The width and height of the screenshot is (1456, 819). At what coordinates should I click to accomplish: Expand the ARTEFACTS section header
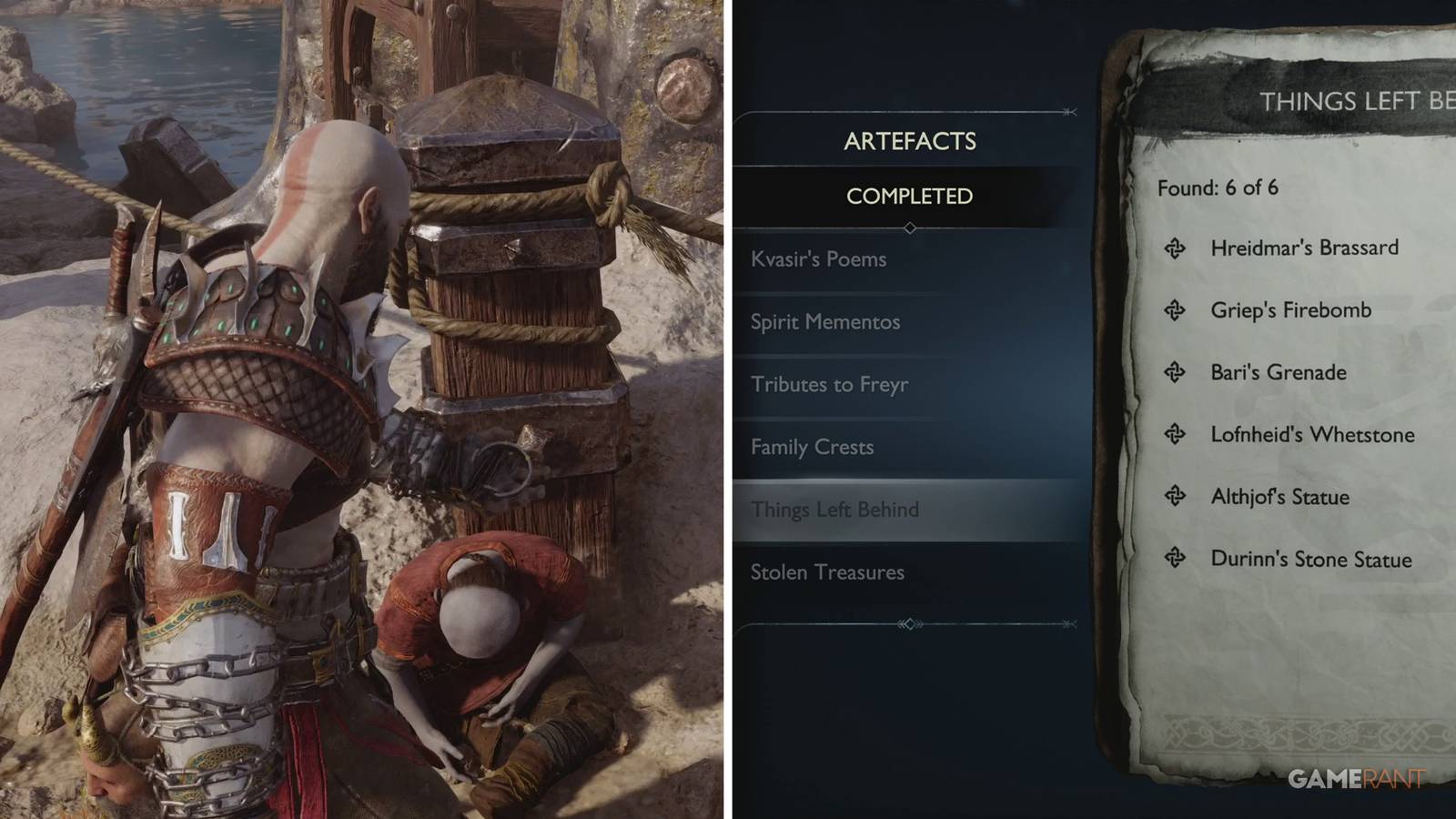pos(910,142)
